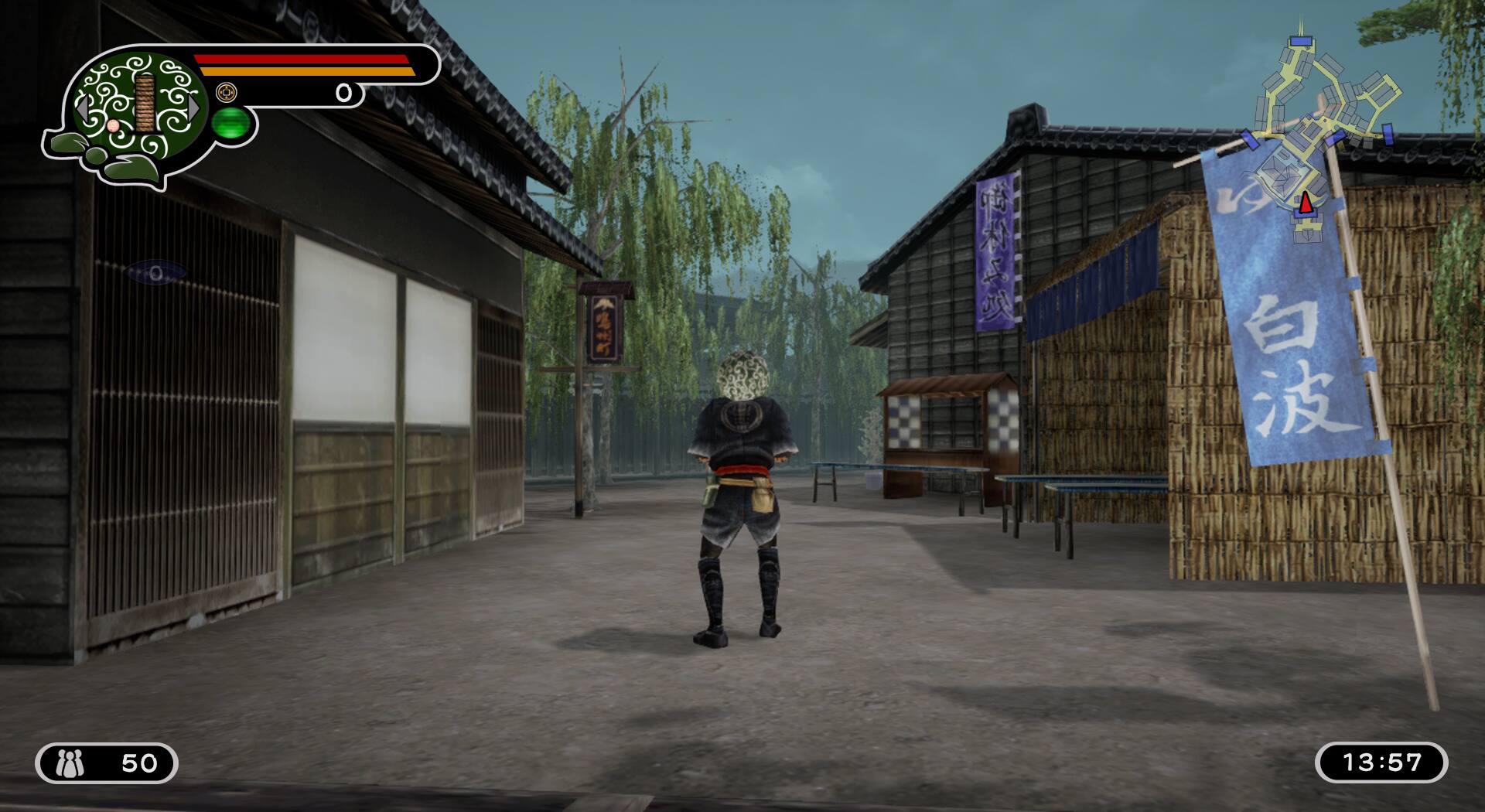1485x812 pixels.
Task: Click the pink bead on the item wheel
Action: [114, 126]
